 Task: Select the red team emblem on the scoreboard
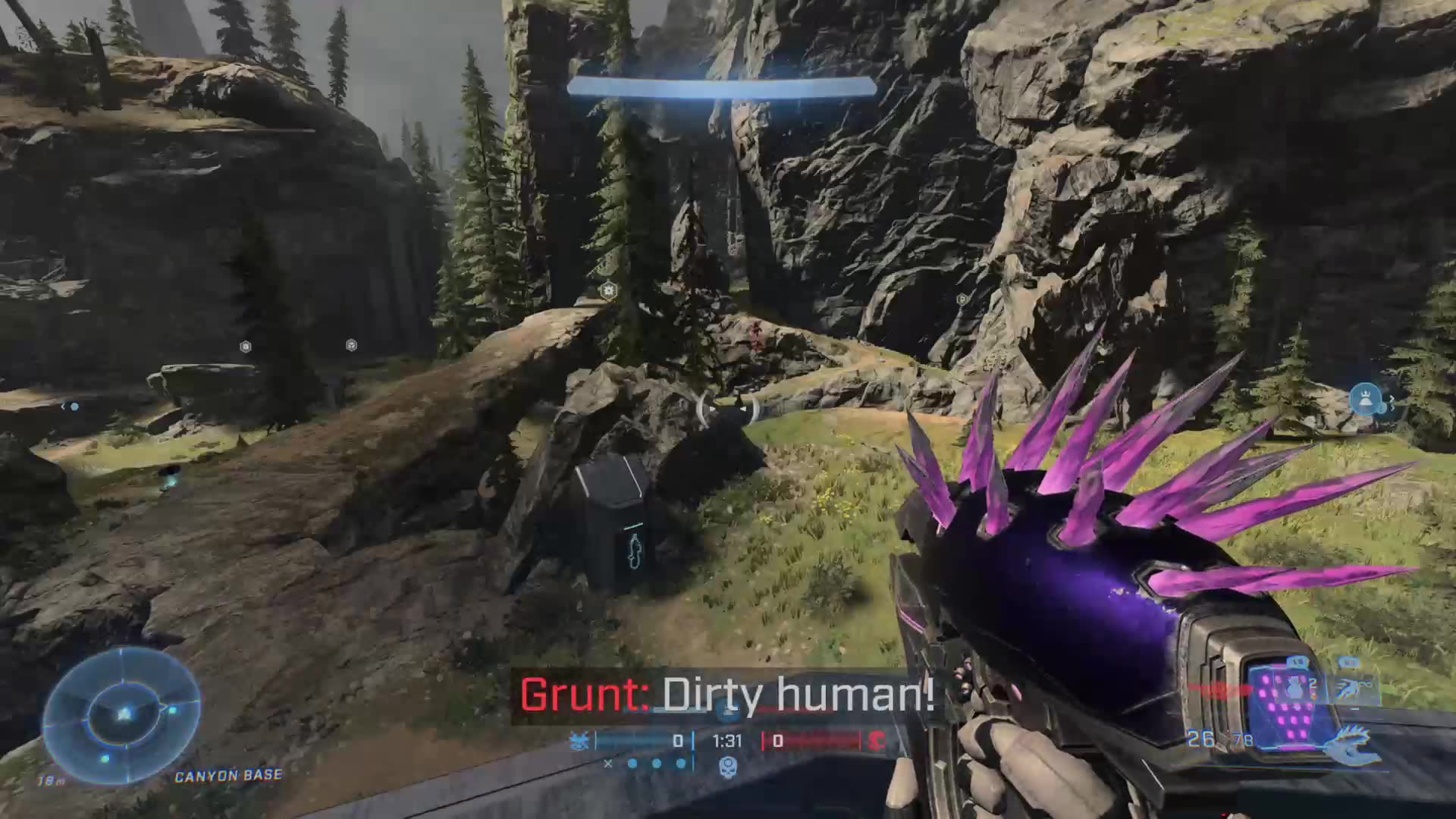(878, 742)
